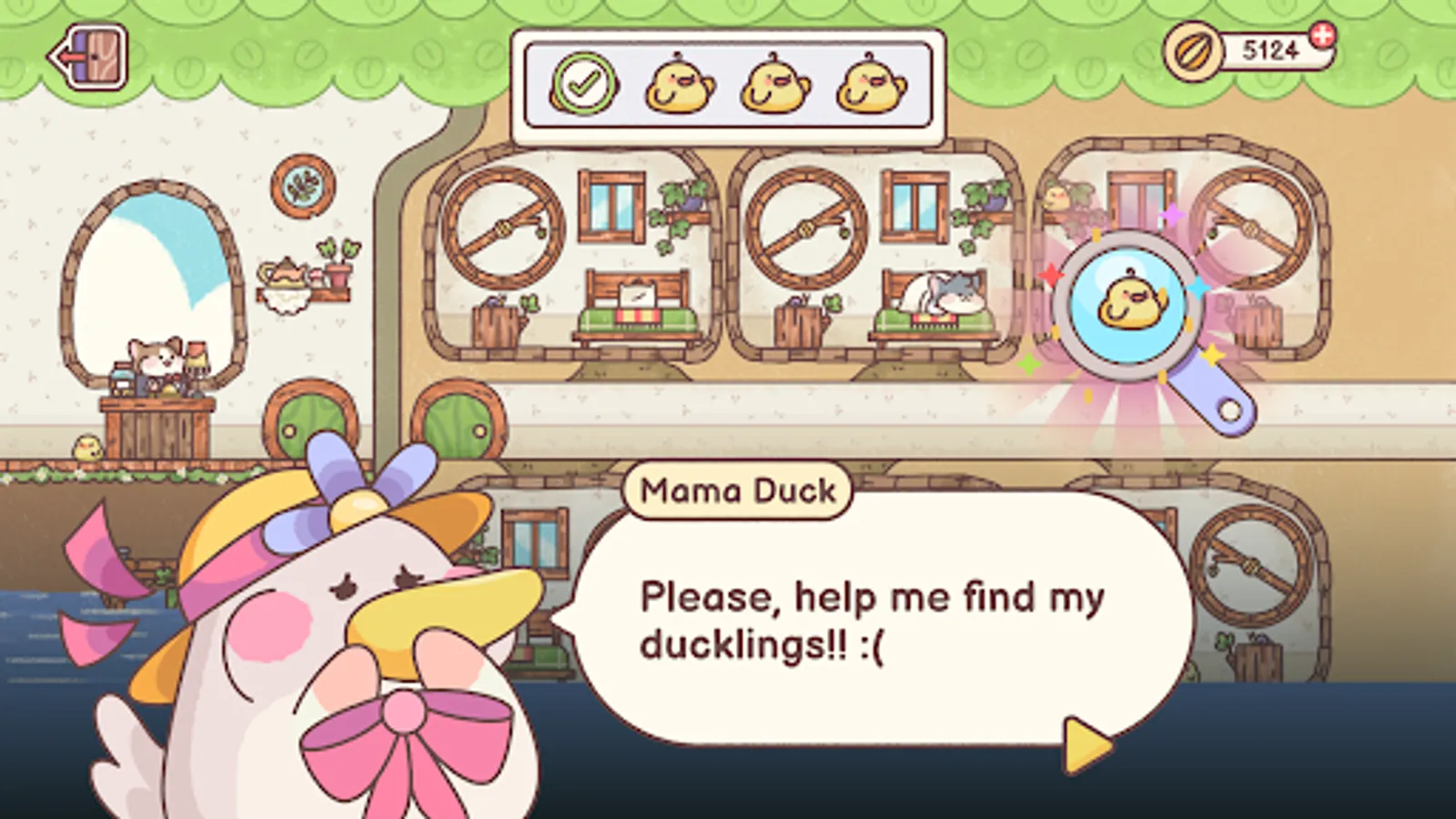Image resolution: width=1456 pixels, height=819 pixels.
Task: Click the magnifying glass revealing the duckling
Action: [1126, 305]
